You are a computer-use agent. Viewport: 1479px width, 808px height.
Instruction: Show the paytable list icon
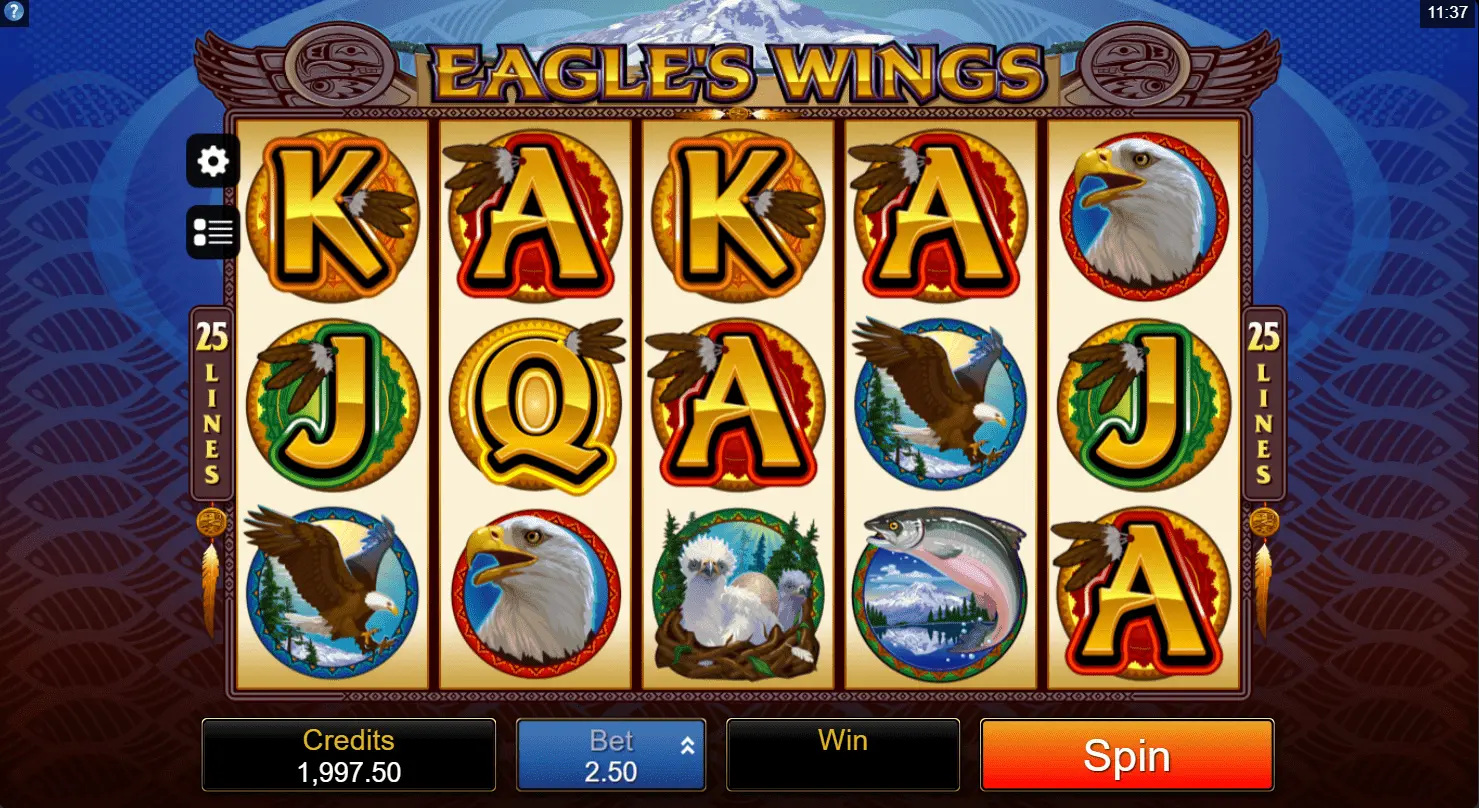point(213,233)
